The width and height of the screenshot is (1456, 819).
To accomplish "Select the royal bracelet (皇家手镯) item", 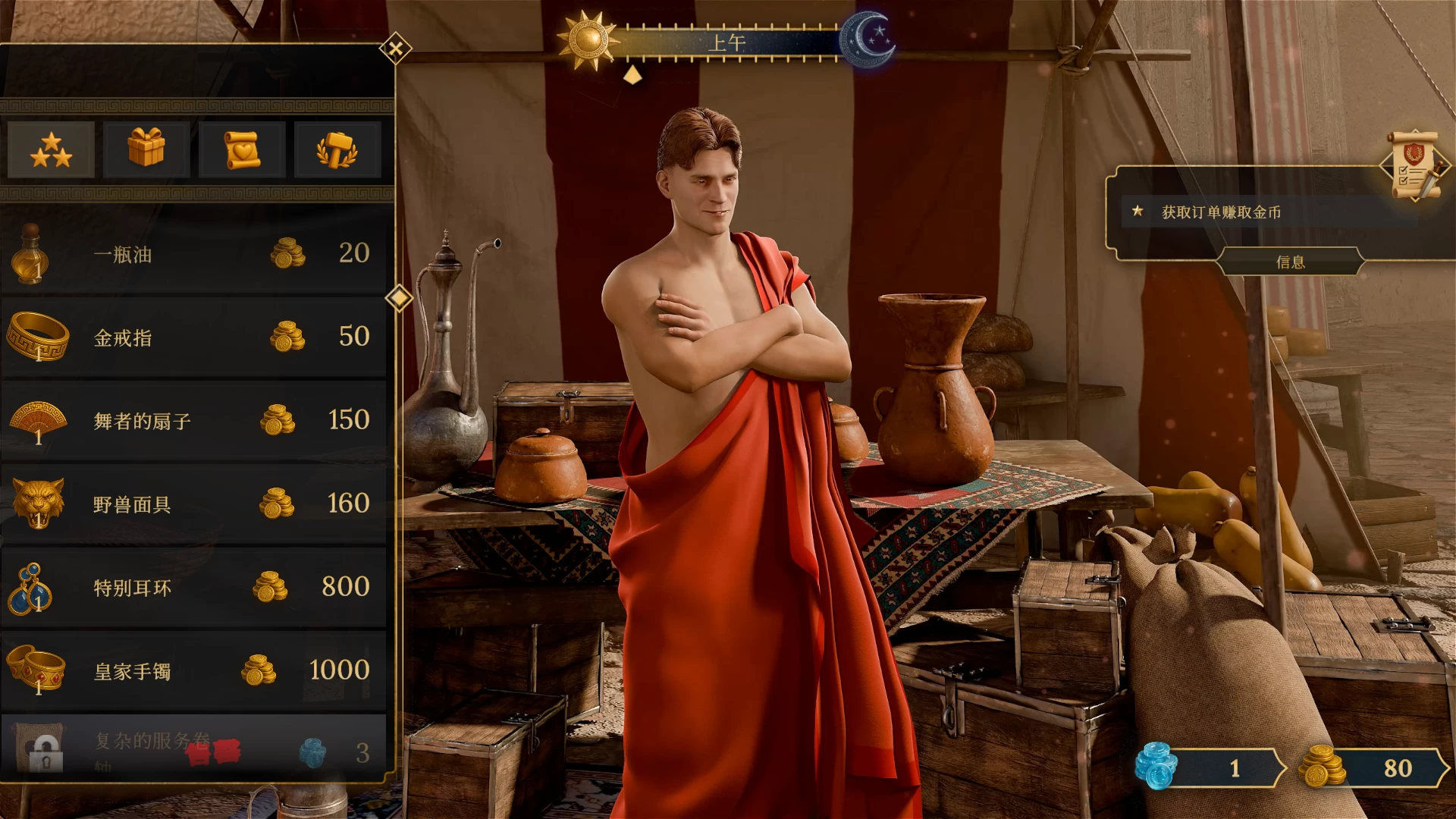I will pyautogui.click(x=193, y=671).
